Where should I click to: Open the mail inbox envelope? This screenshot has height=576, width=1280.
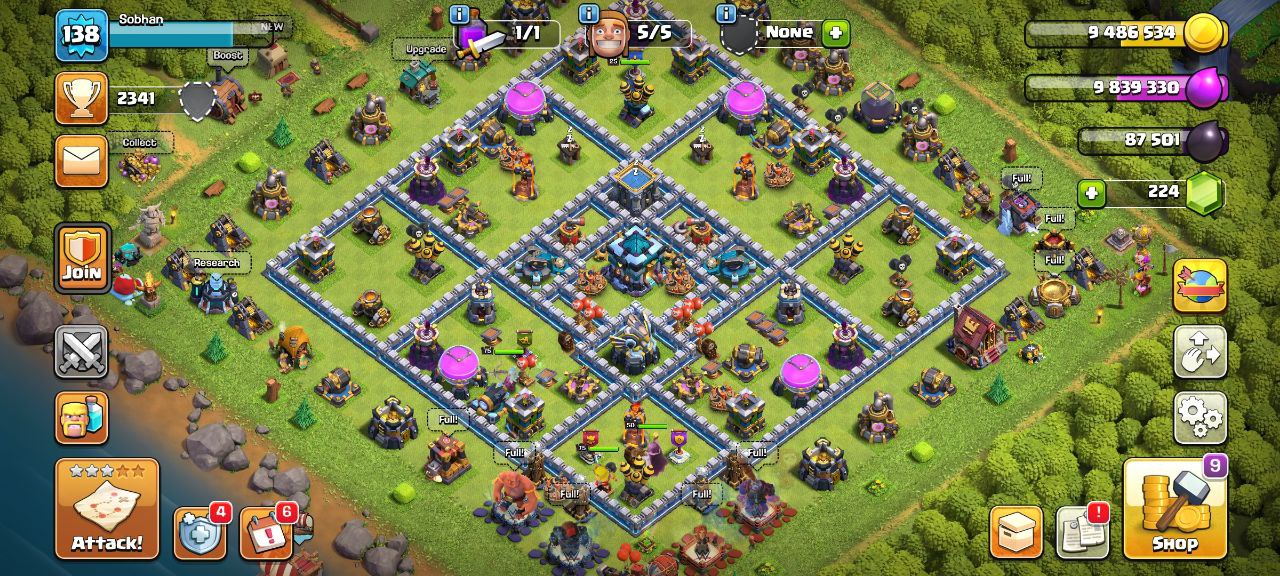click(x=81, y=161)
